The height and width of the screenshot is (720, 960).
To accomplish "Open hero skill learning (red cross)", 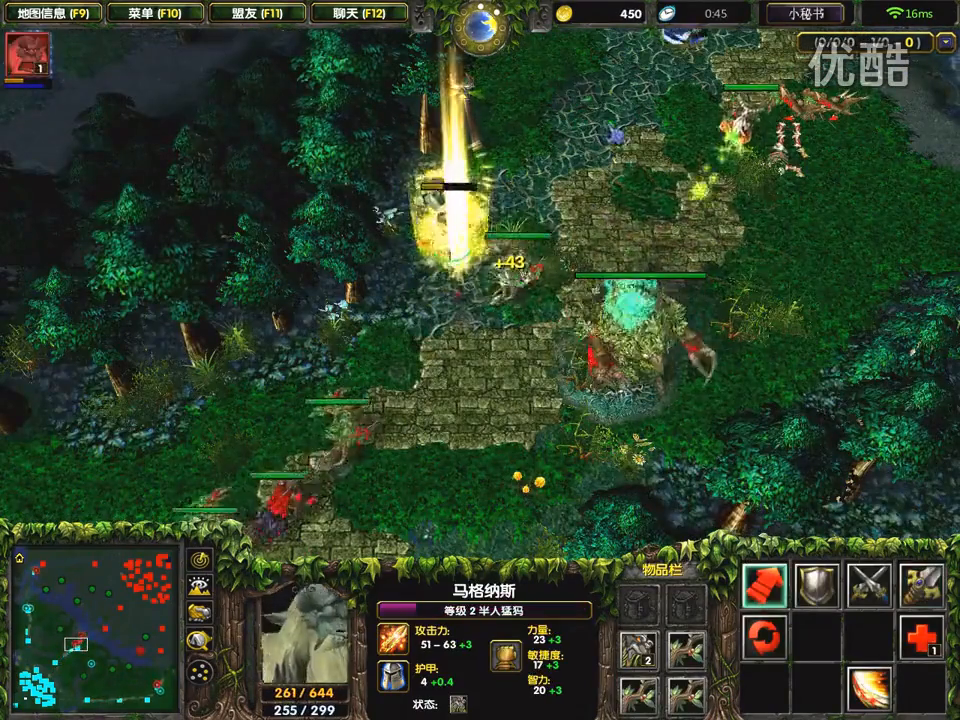I will pos(921,637).
